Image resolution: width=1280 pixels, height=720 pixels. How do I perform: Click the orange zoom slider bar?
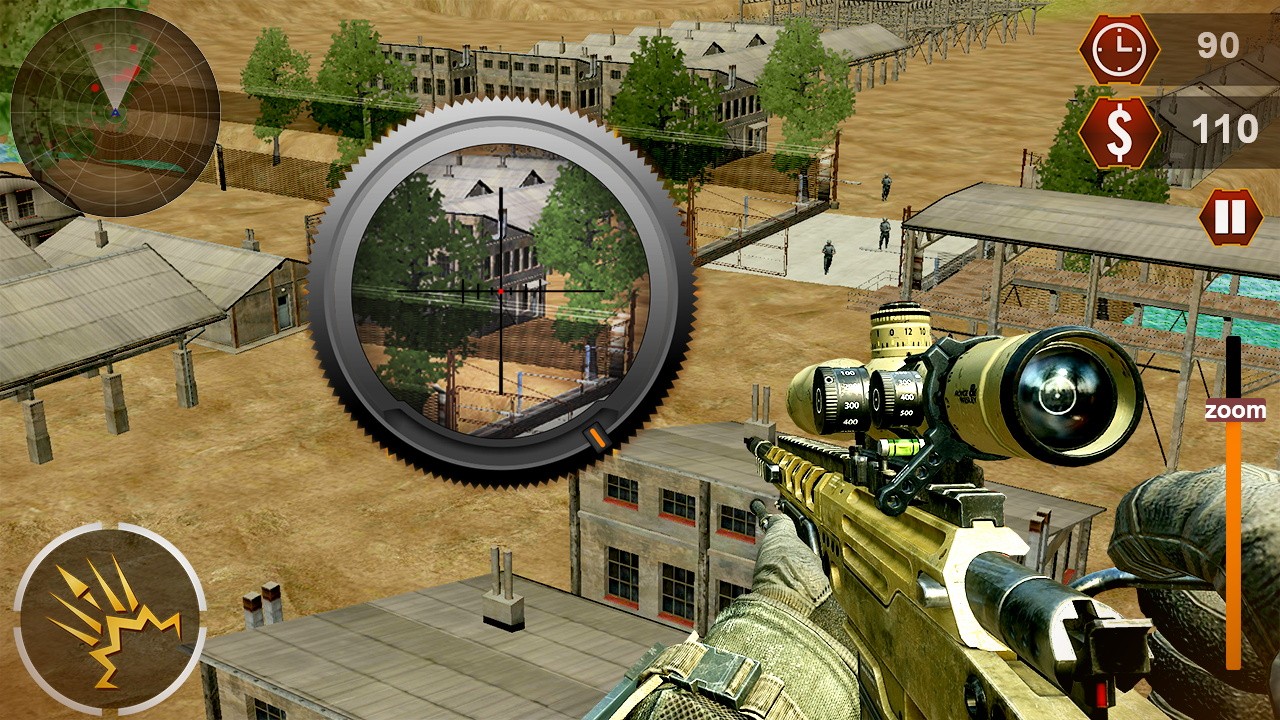(x=1233, y=540)
